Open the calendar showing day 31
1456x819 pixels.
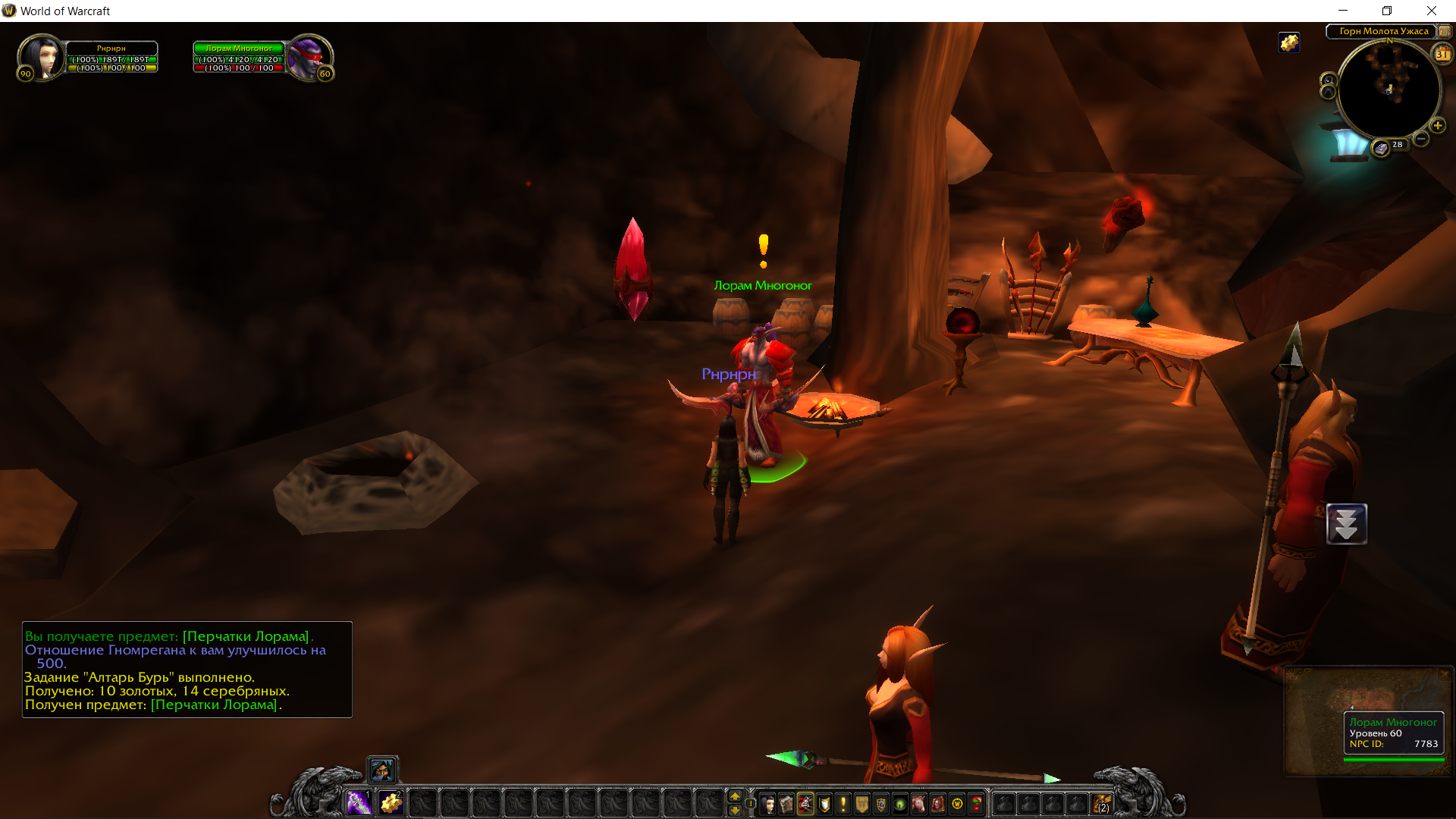[x=1442, y=54]
